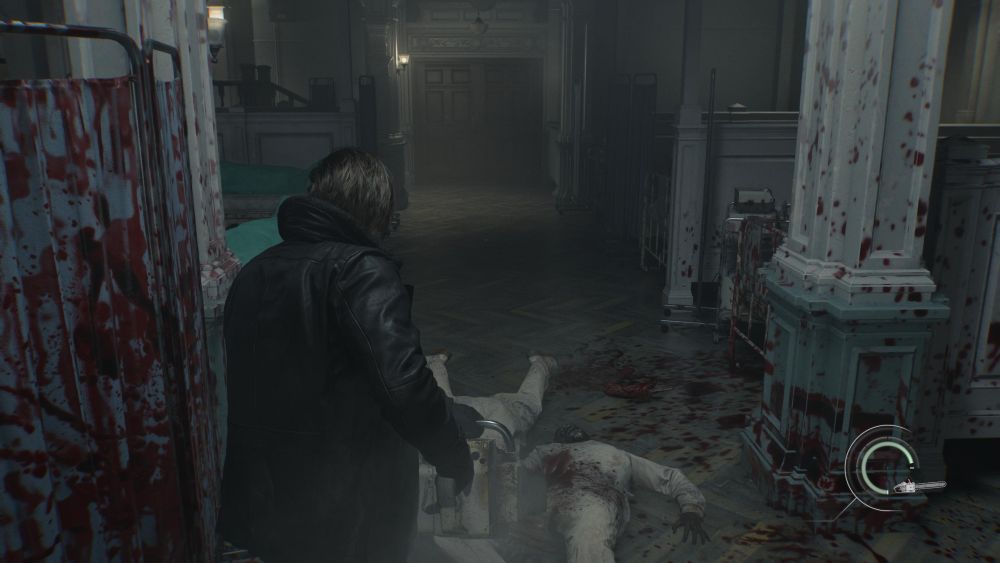Select the equipped chainsaw weapon icon

click(x=918, y=487)
